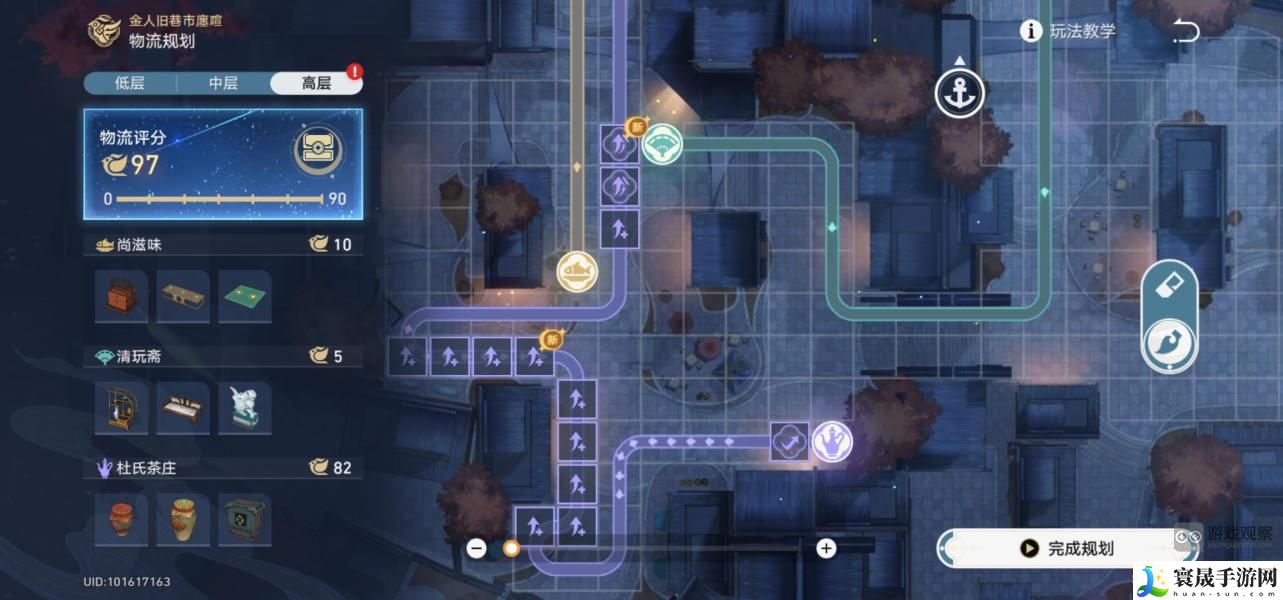Select the 高层 tab
The width and height of the screenshot is (1283, 600).
(316, 83)
